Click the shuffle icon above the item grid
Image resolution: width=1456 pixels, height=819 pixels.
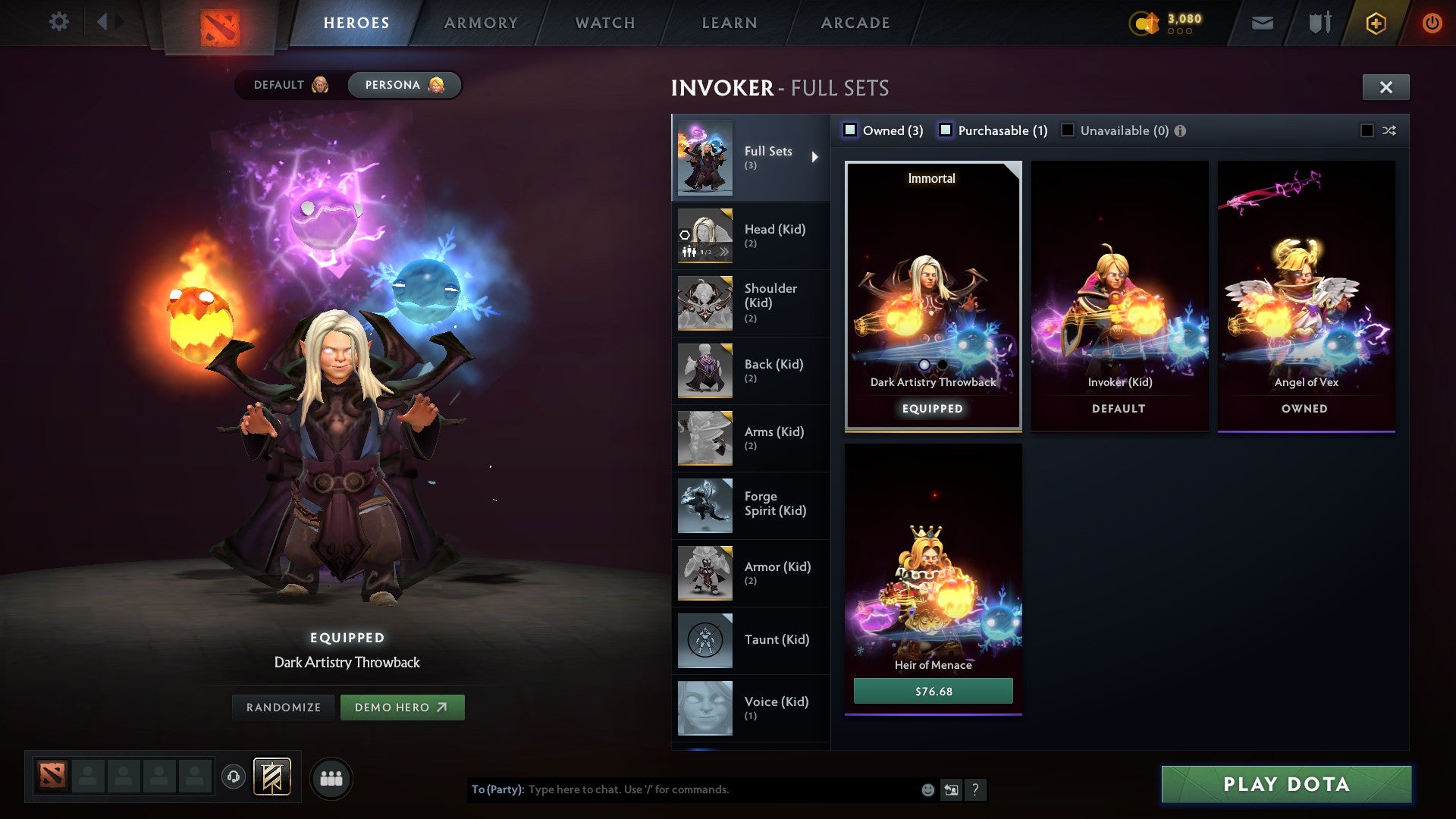pyautogui.click(x=1389, y=130)
